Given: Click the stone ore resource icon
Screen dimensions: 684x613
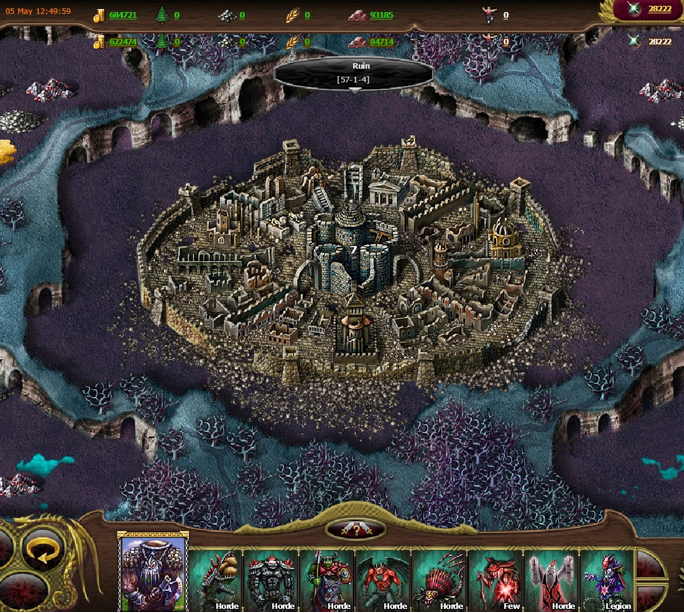Looking at the screenshot, I should 225,16.
